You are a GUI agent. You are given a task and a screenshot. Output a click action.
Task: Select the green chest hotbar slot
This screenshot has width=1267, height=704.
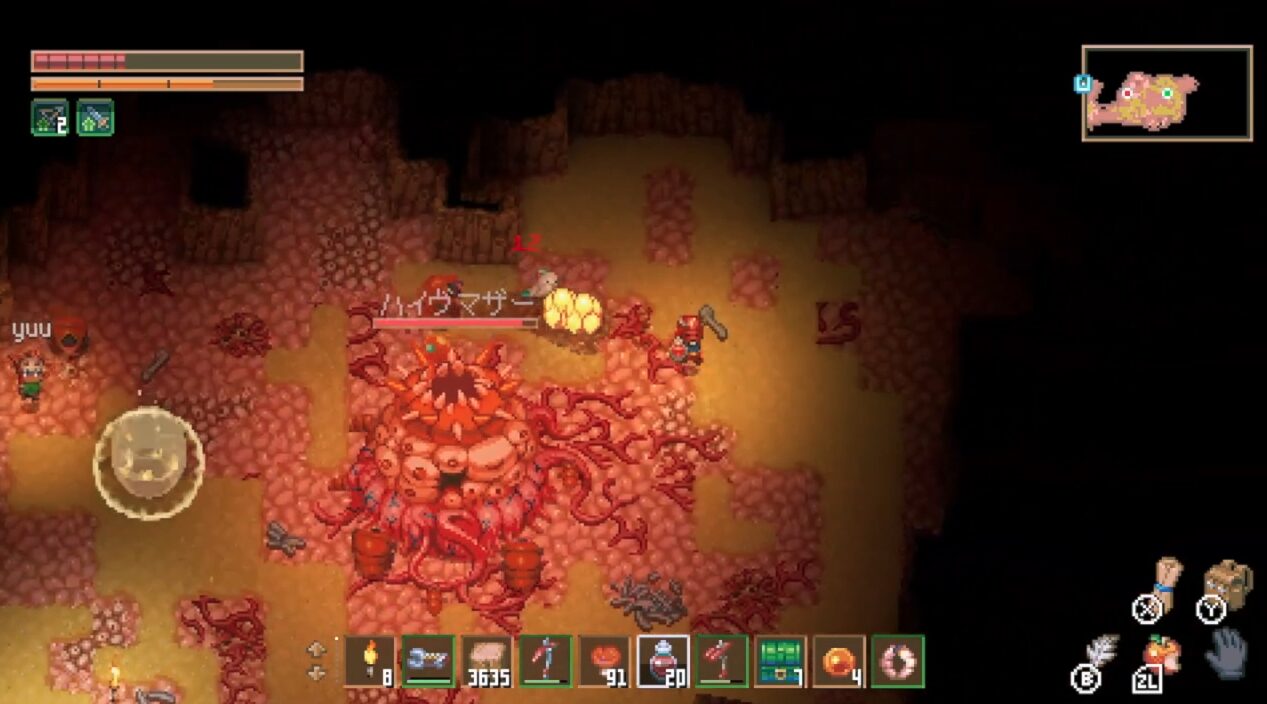click(x=780, y=661)
